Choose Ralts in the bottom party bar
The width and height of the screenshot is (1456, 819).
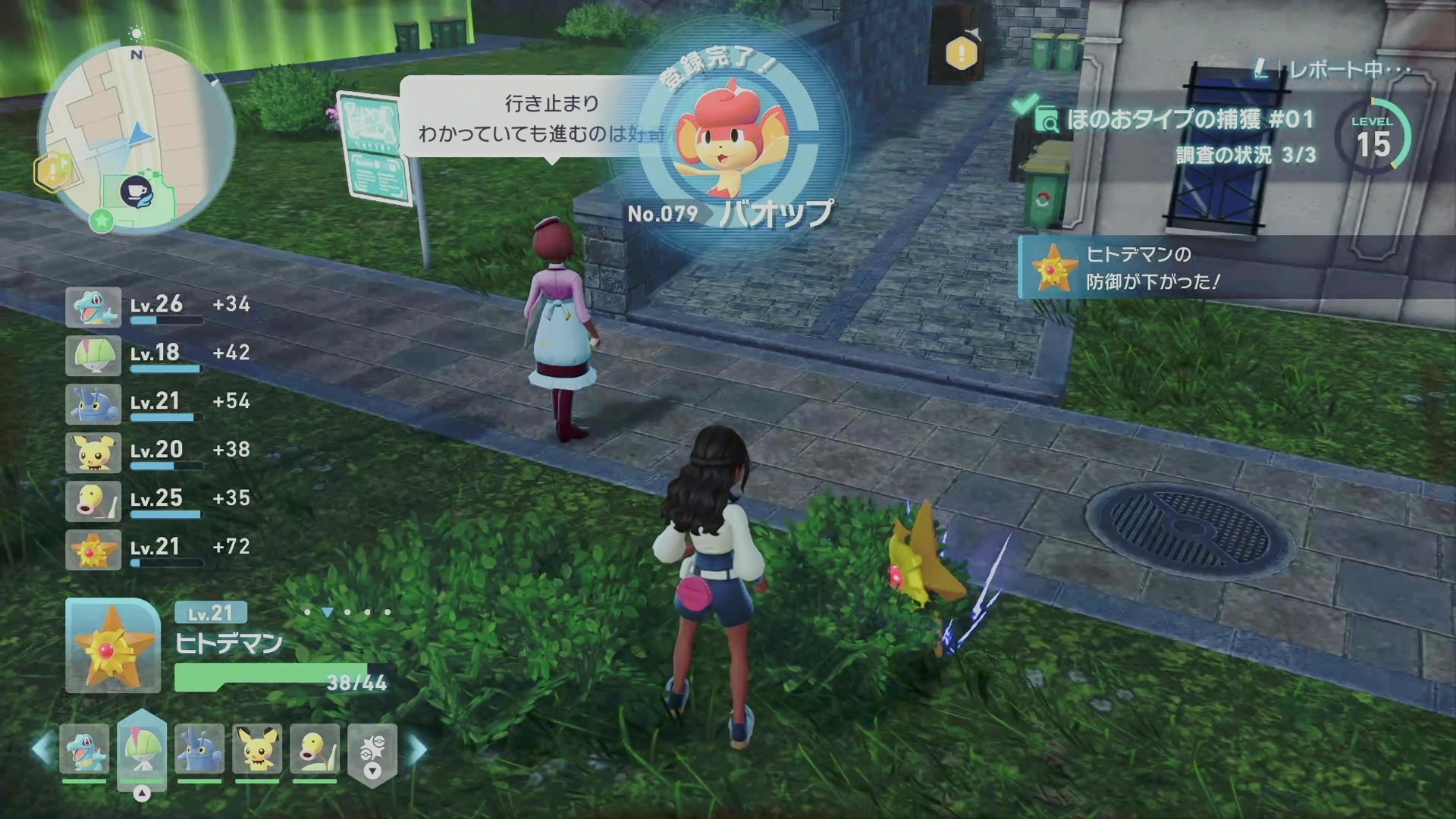tap(142, 749)
